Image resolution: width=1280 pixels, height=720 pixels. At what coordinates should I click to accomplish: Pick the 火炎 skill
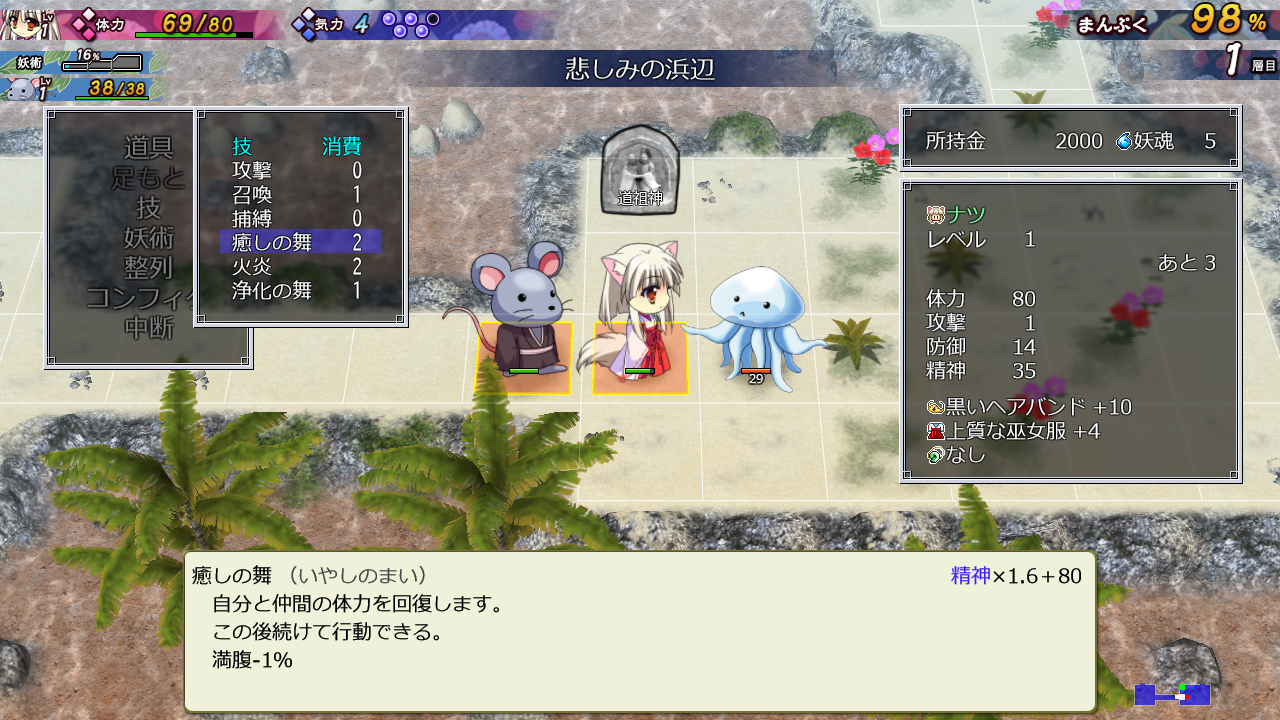point(253,267)
